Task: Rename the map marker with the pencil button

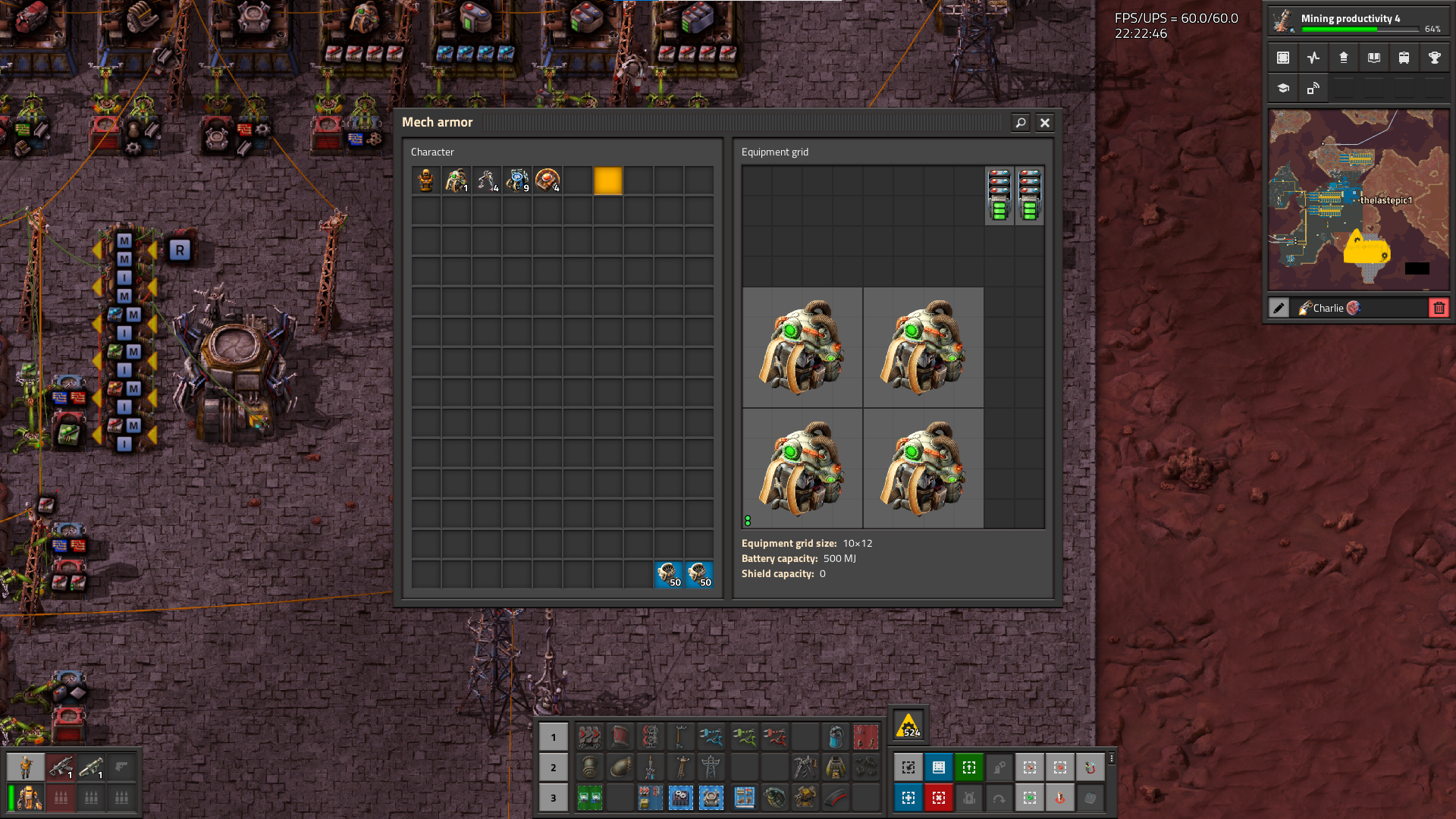Action: pyautogui.click(x=1279, y=307)
